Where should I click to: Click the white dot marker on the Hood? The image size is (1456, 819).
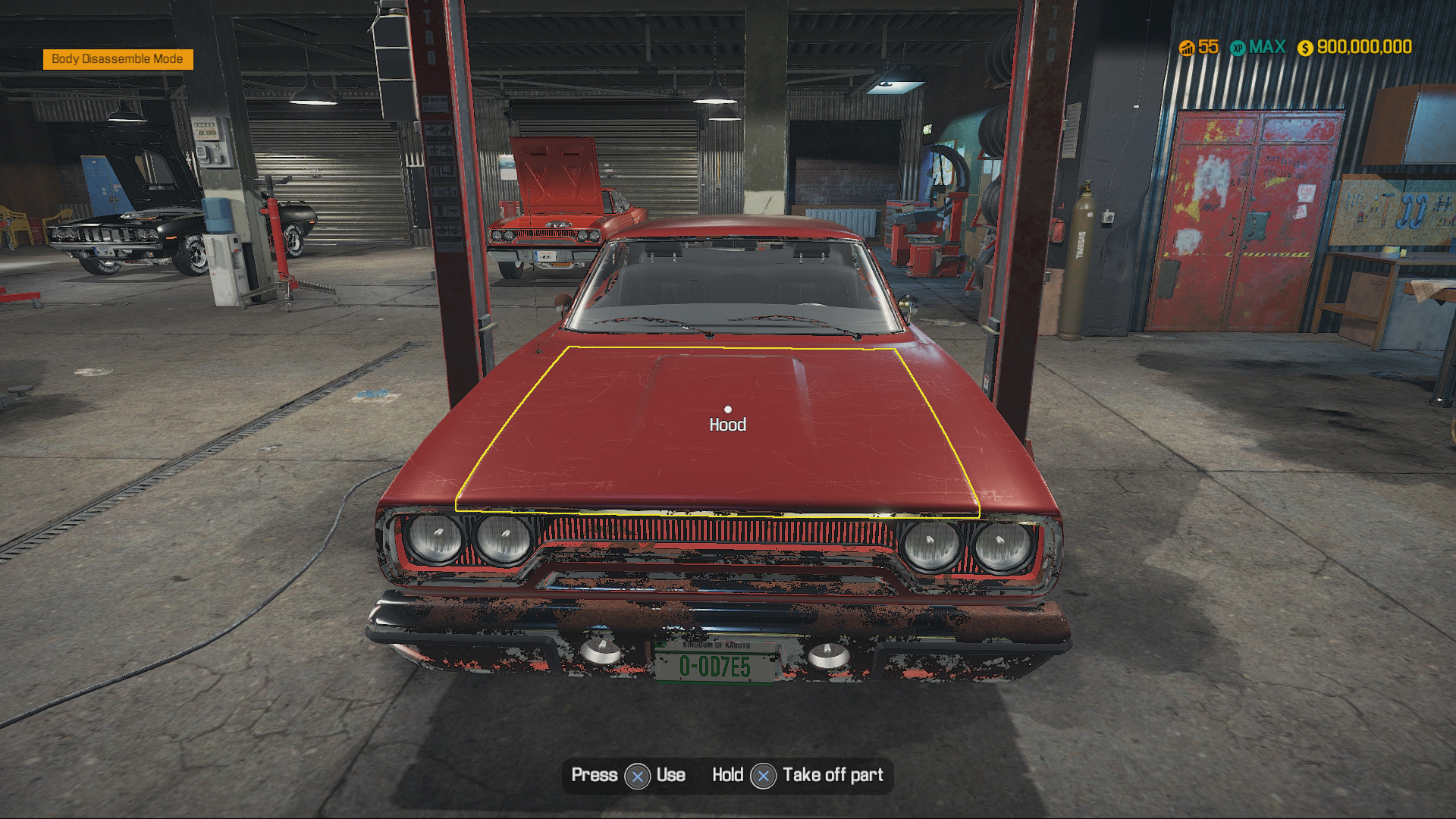pos(729,408)
